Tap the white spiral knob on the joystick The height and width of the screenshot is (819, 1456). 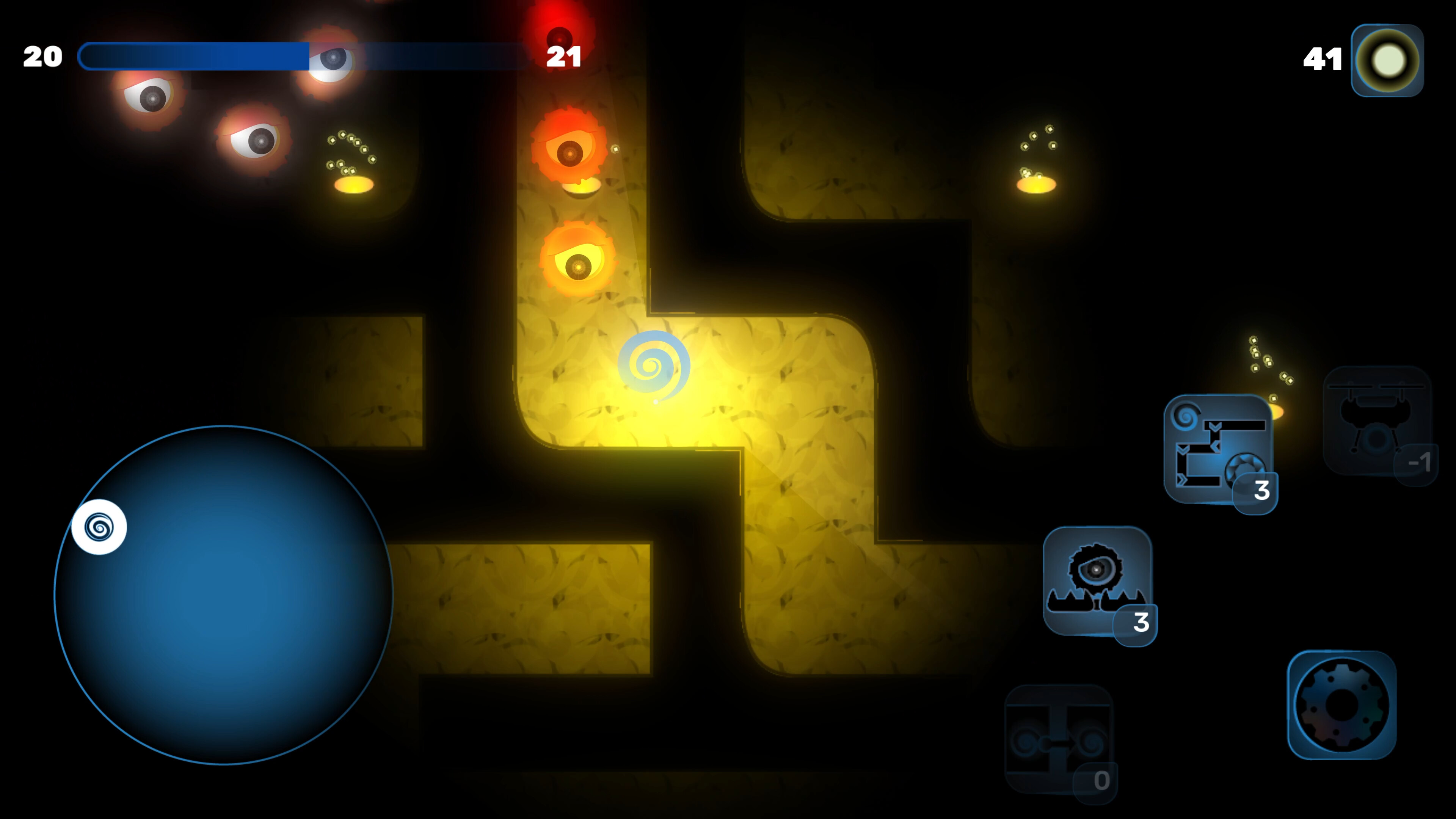coord(98,526)
